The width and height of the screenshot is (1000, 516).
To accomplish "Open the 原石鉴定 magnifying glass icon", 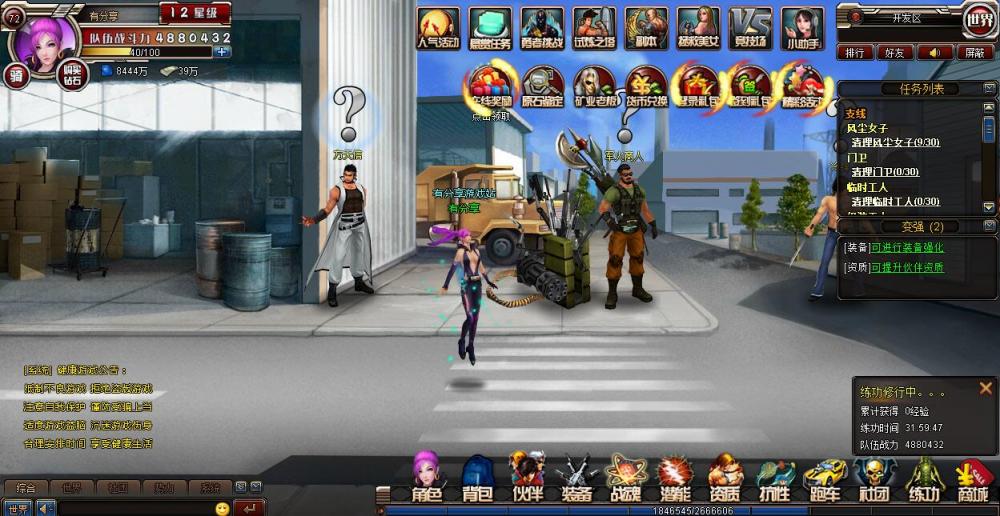I will click(x=543, y=85).
